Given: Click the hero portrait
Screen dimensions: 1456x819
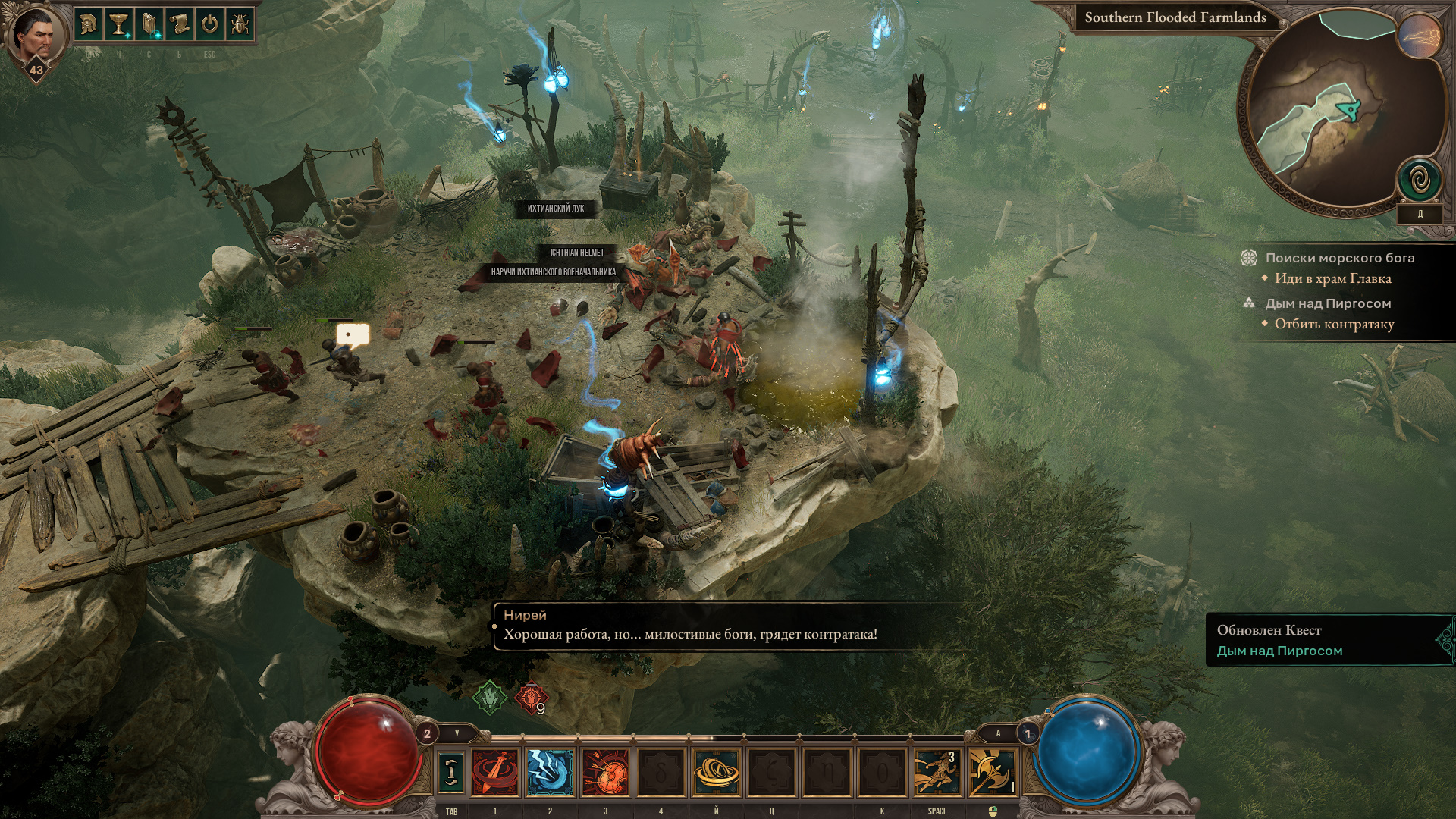Looking at the screenshot, I should pyautogui.click(x=36, y=33).
